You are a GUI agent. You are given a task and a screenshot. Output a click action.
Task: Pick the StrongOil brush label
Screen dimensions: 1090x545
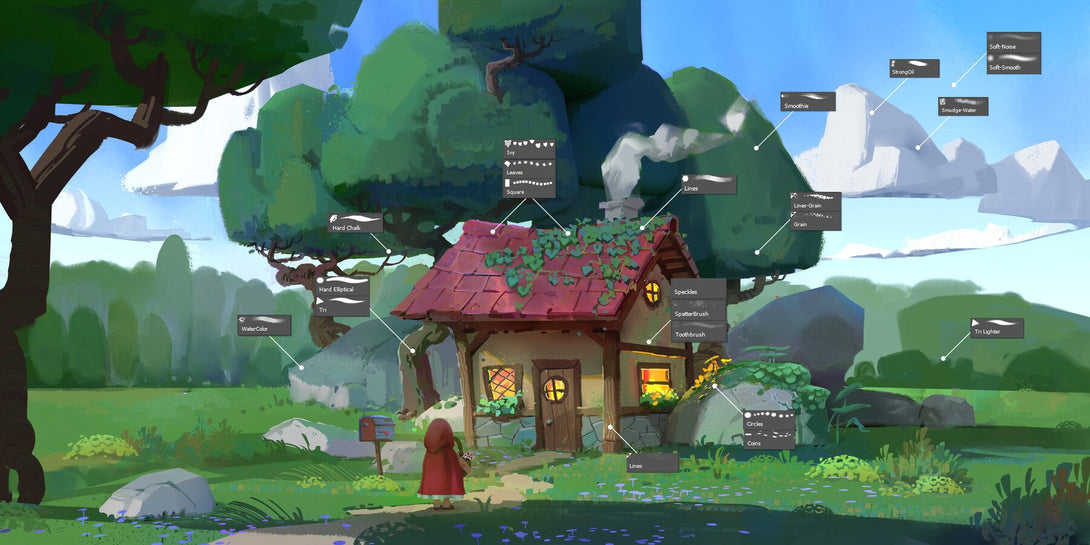click(x=914, y=67)
